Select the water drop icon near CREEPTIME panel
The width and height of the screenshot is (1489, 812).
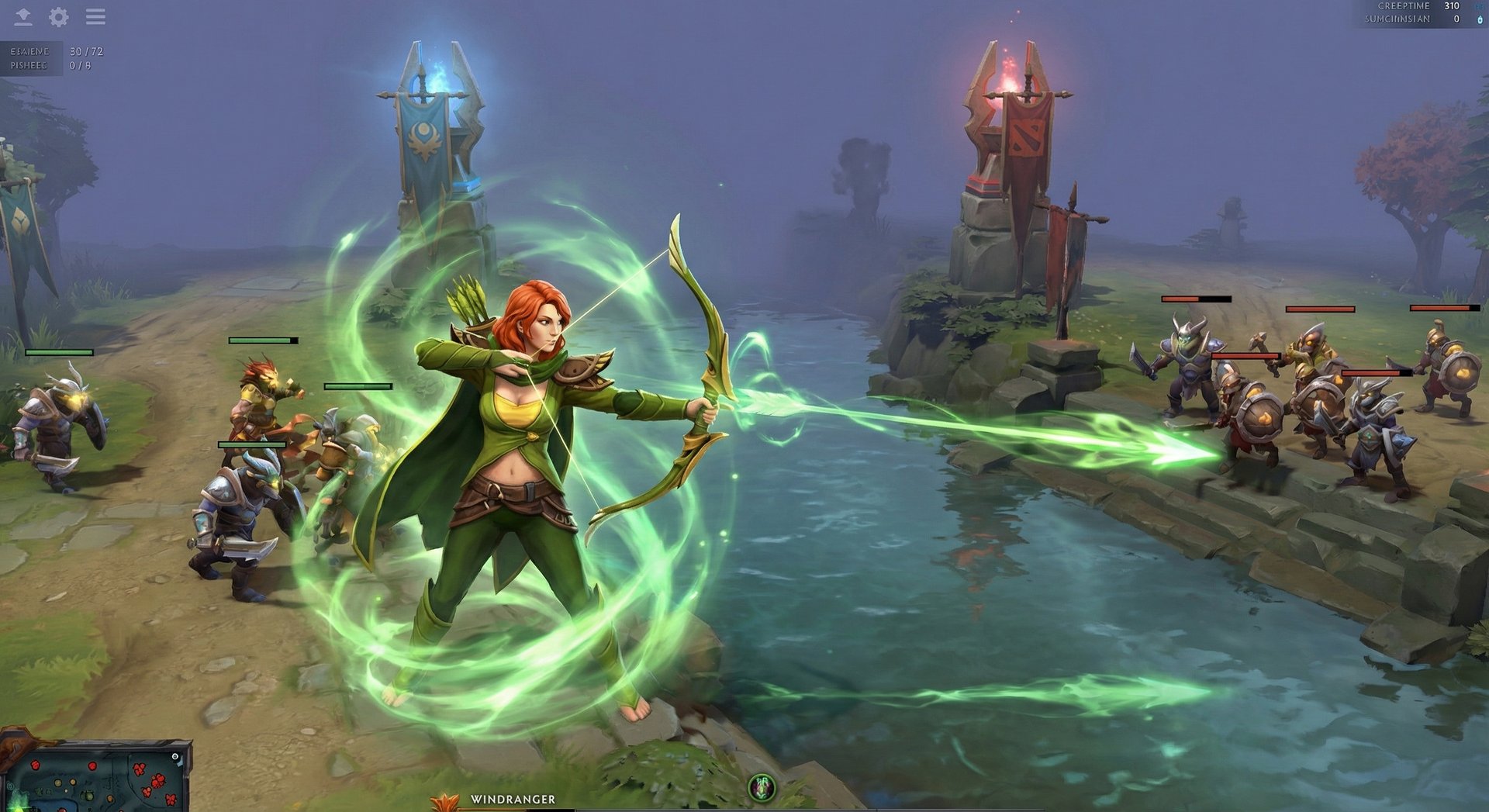tap(1480, 21)
